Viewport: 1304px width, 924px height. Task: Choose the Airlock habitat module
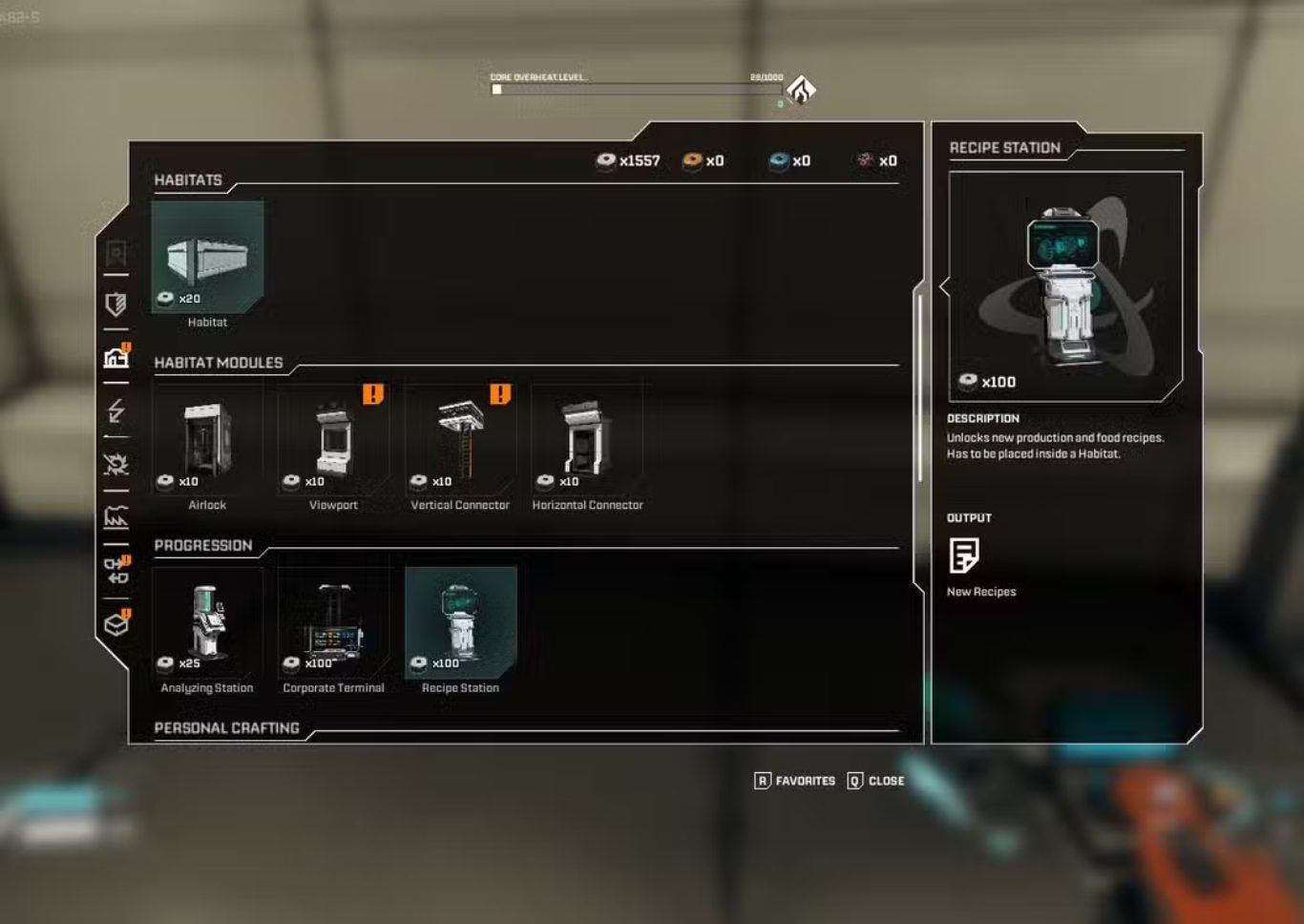pyautogui.click(x=207, y=440)
